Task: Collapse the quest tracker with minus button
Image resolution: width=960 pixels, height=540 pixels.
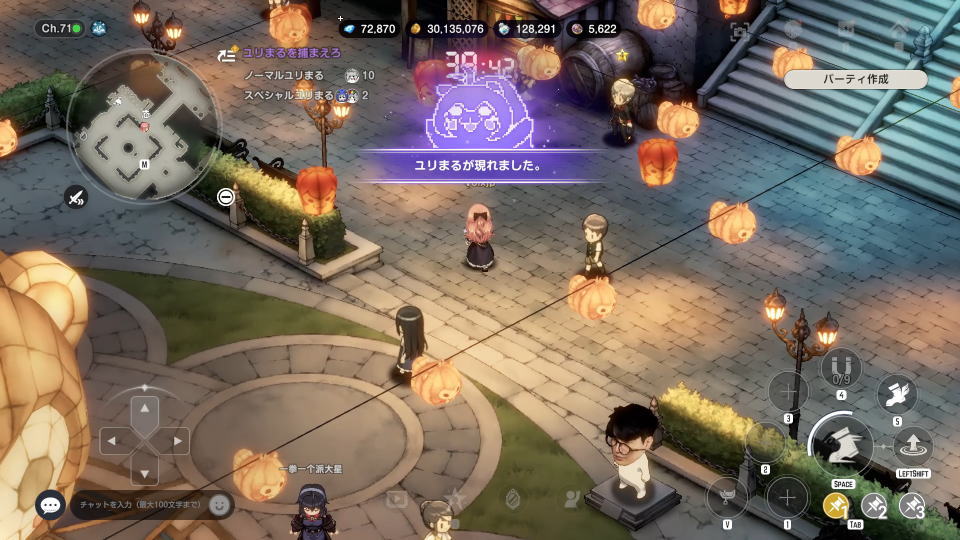Action: [x=226, y=196]
